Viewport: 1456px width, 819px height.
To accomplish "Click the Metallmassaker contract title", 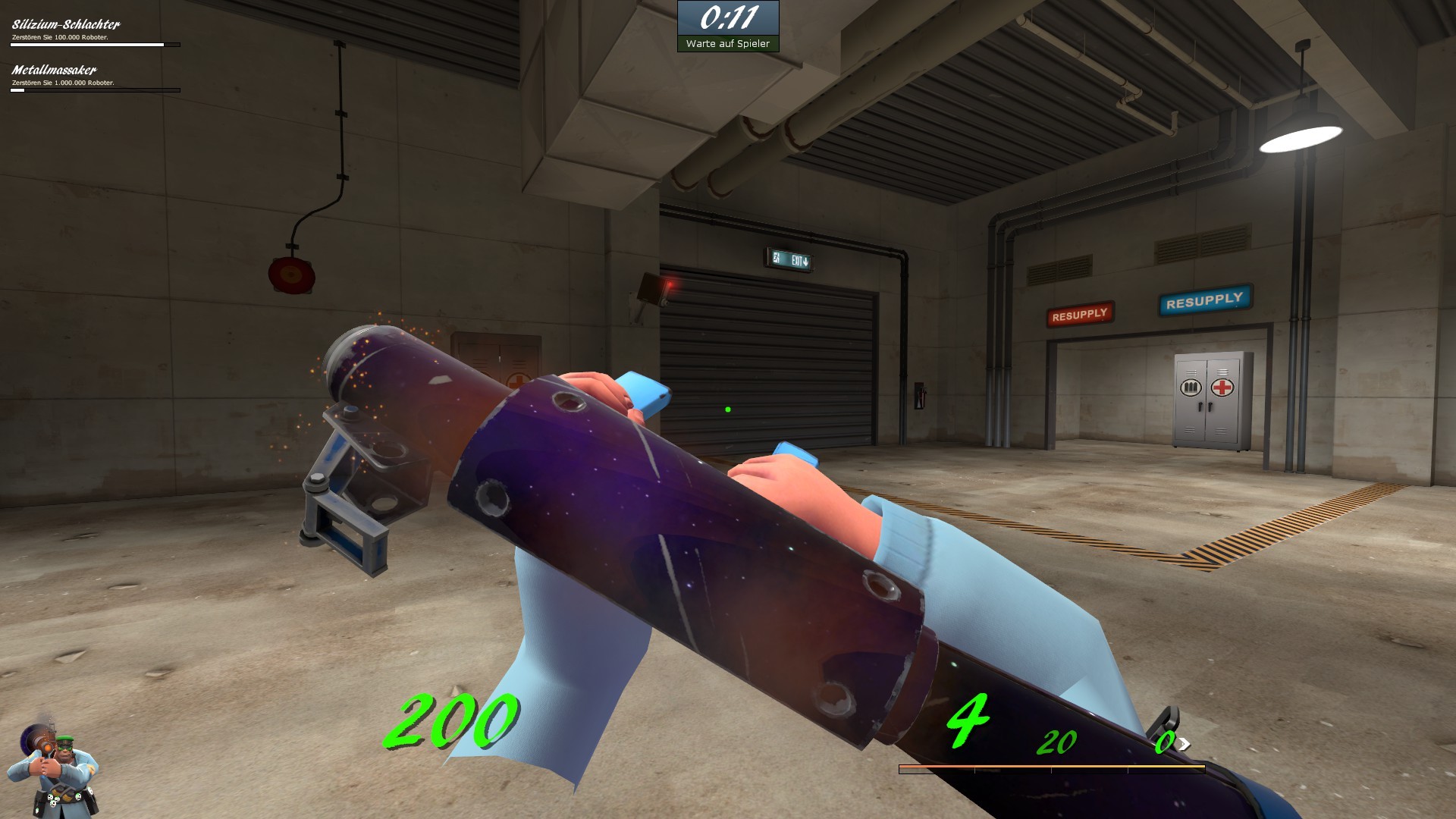I will click(53, 70).
